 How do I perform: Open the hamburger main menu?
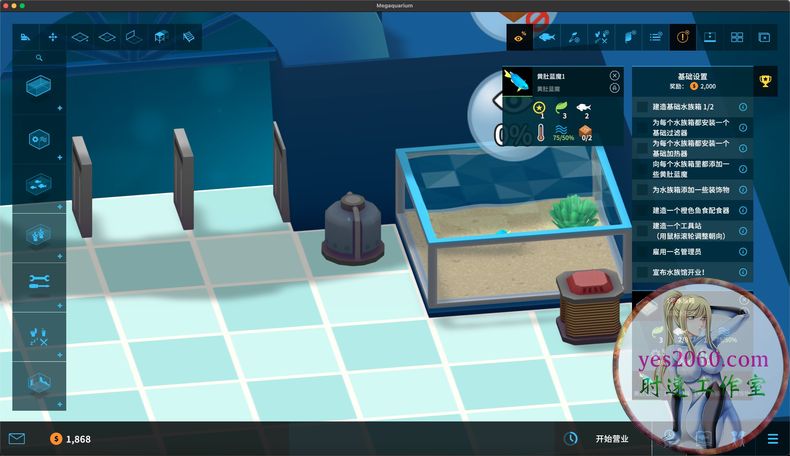click(773, 438)
